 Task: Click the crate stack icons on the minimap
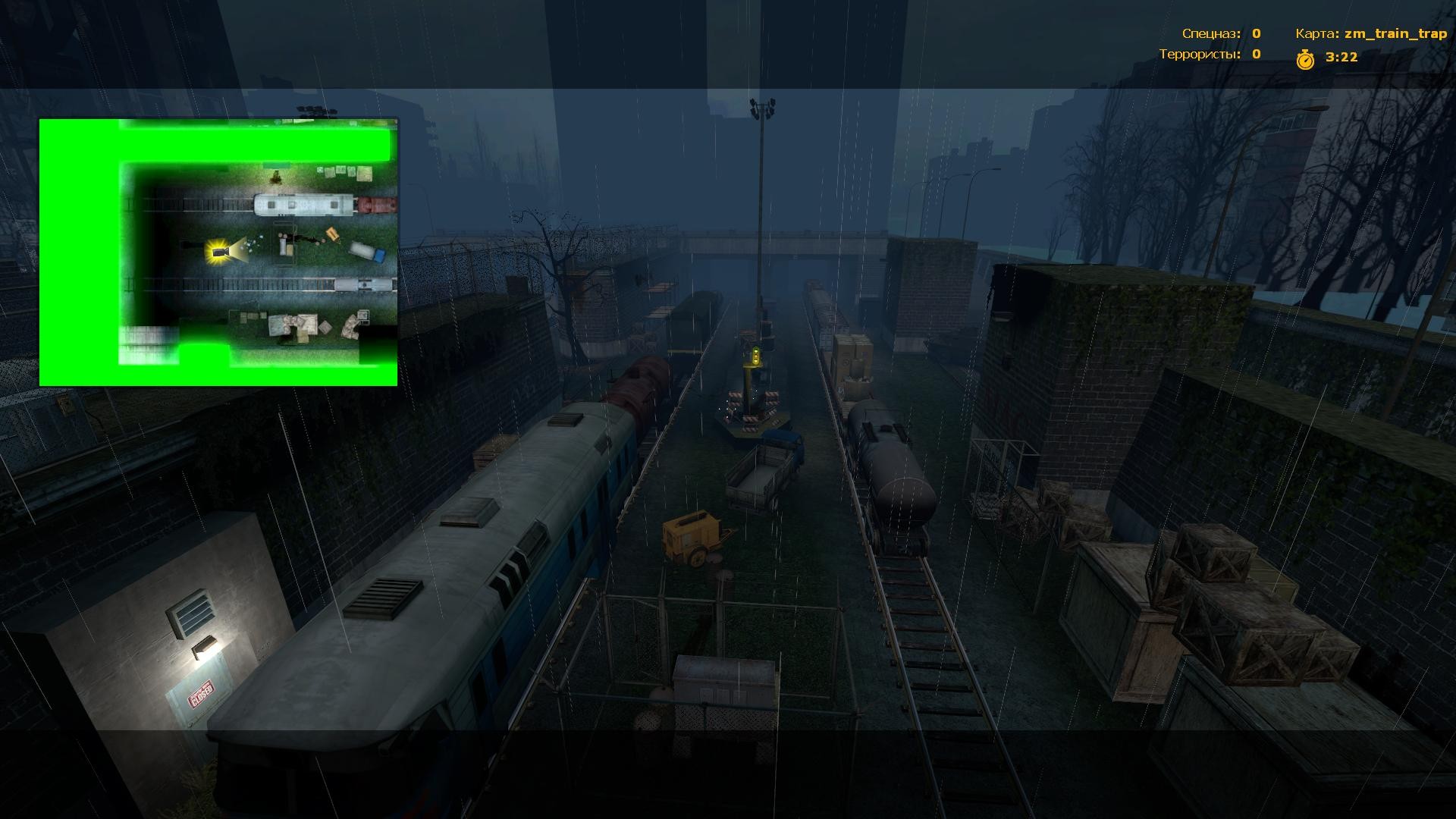(345, 174)
